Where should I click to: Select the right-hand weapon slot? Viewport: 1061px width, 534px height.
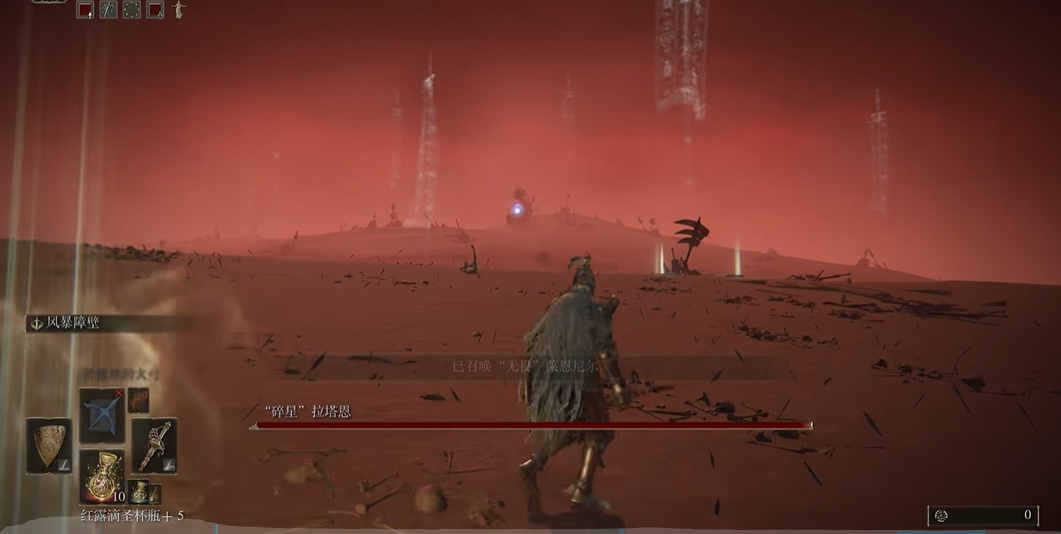[x=153, y=445]
